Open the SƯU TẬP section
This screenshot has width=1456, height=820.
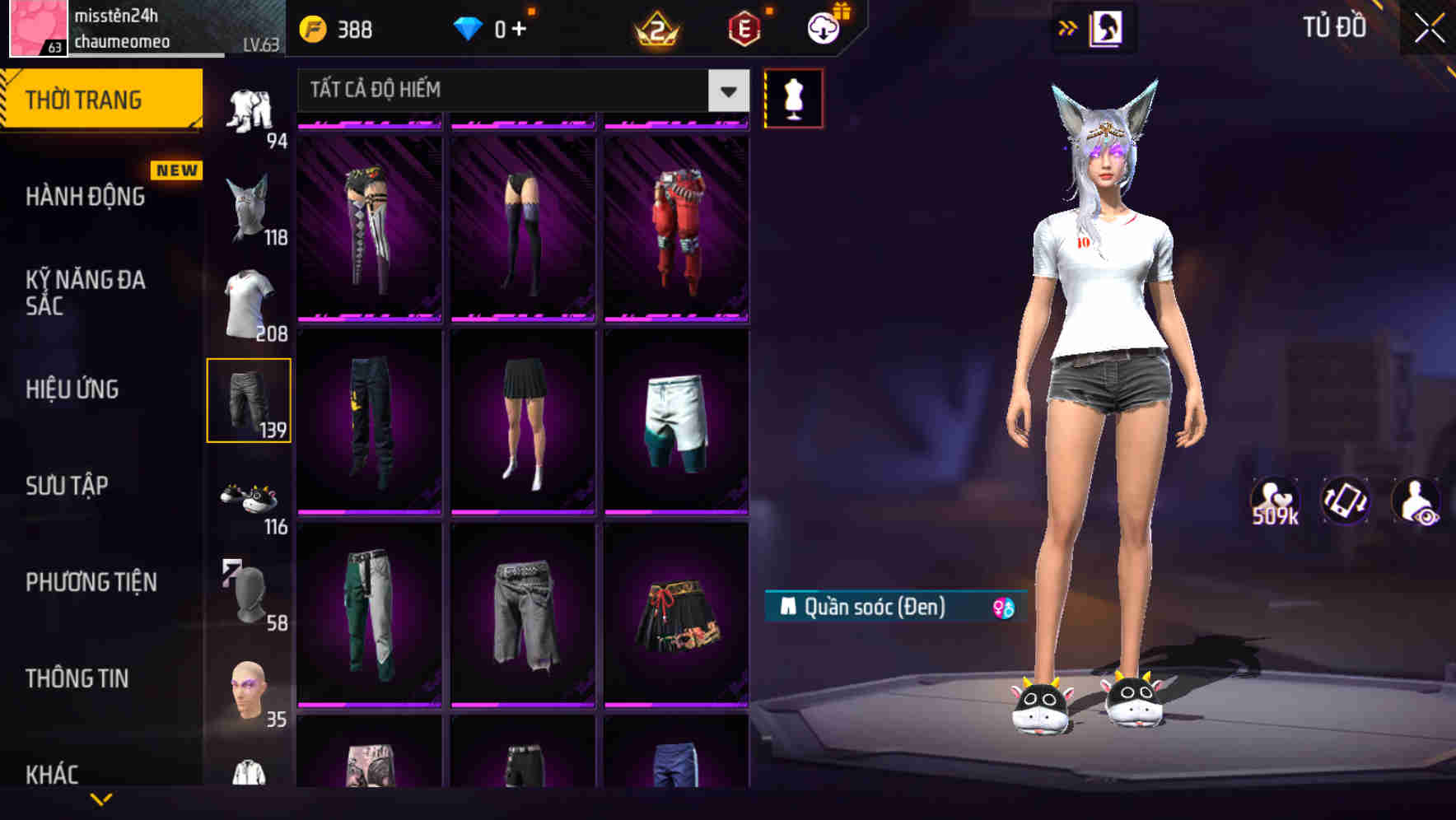coord(68,486)
